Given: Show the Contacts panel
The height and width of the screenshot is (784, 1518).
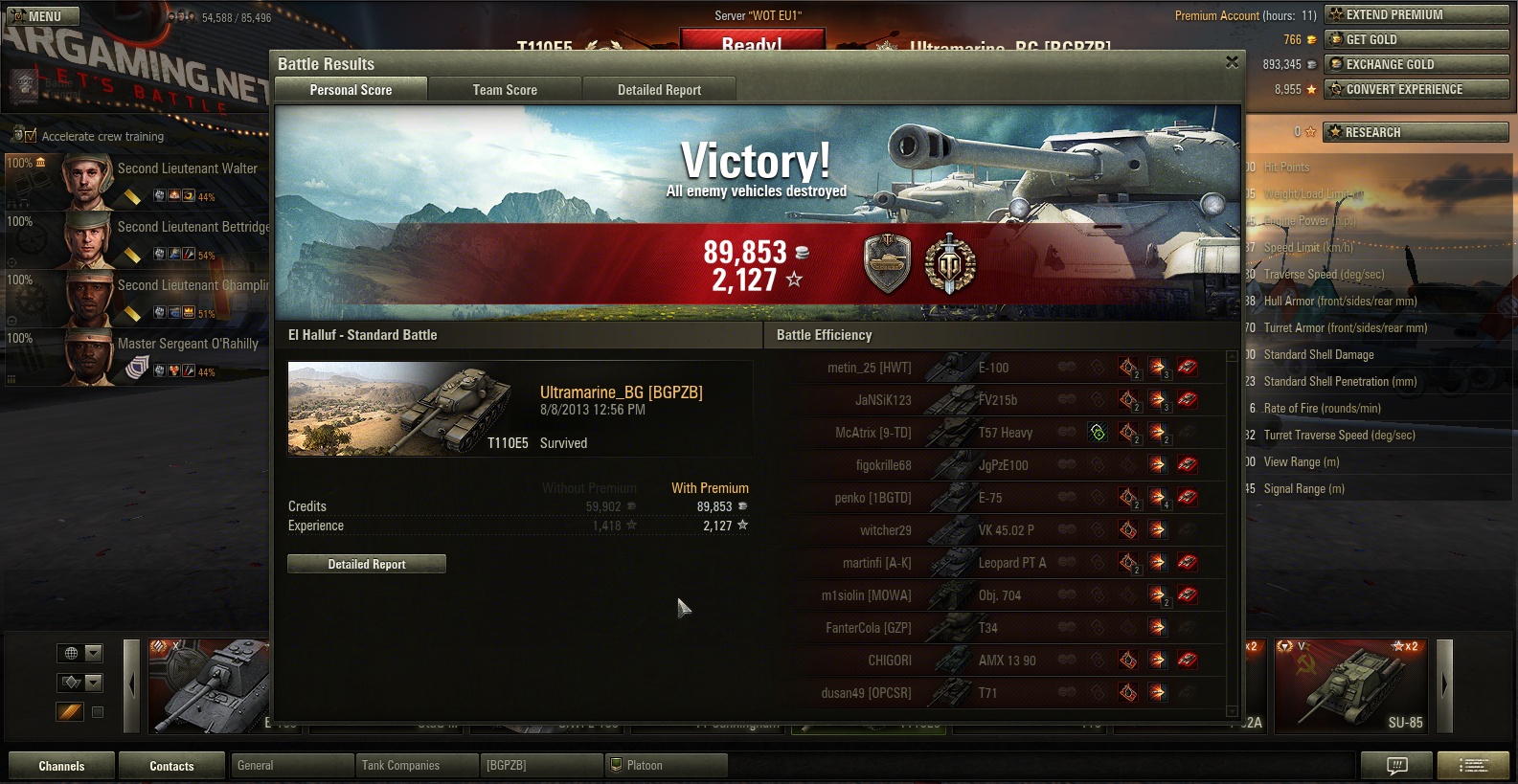Looking at the screenshot, I should coord(171,766).
